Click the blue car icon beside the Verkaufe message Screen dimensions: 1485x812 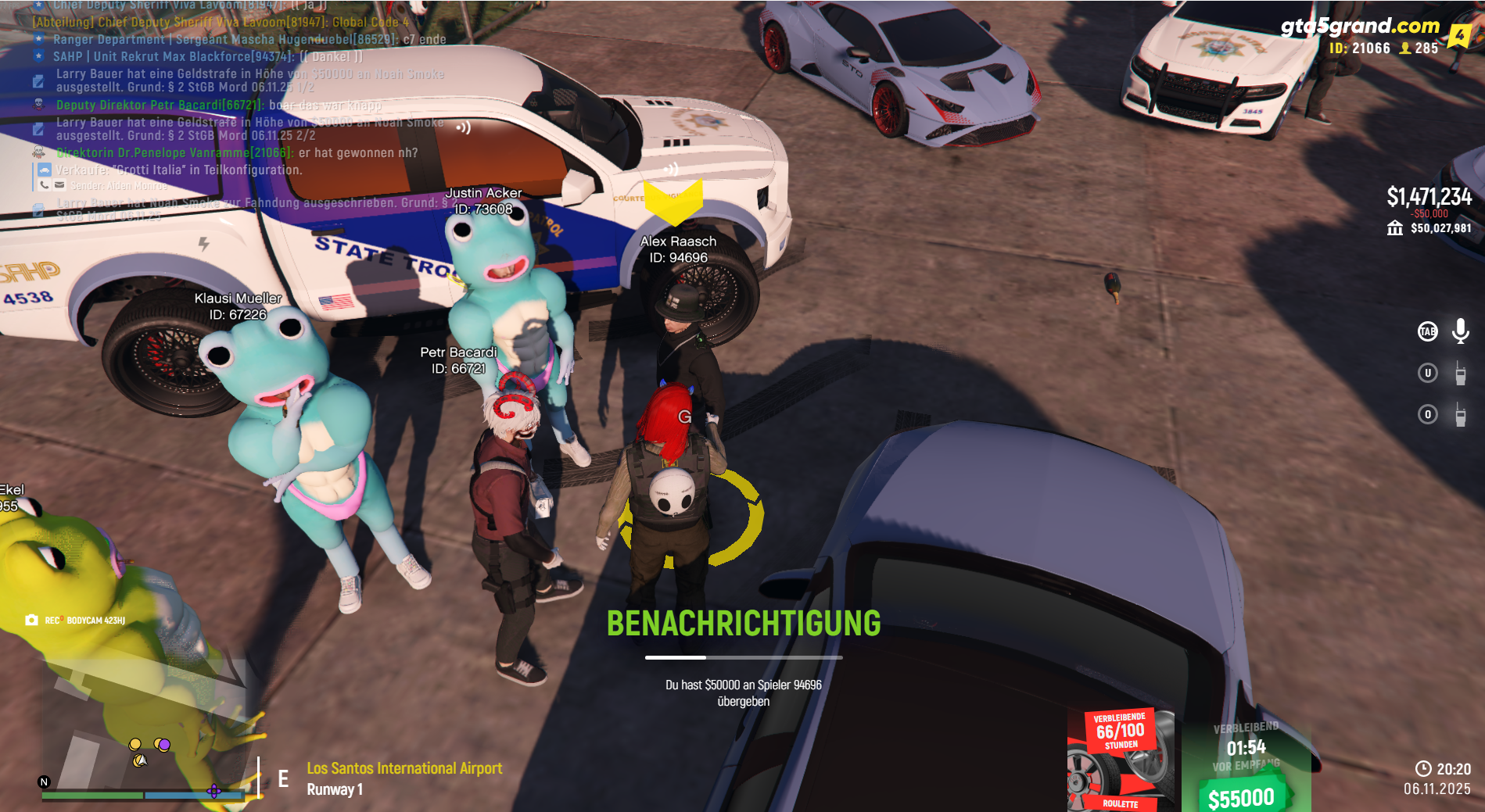(x=45, y=170)
